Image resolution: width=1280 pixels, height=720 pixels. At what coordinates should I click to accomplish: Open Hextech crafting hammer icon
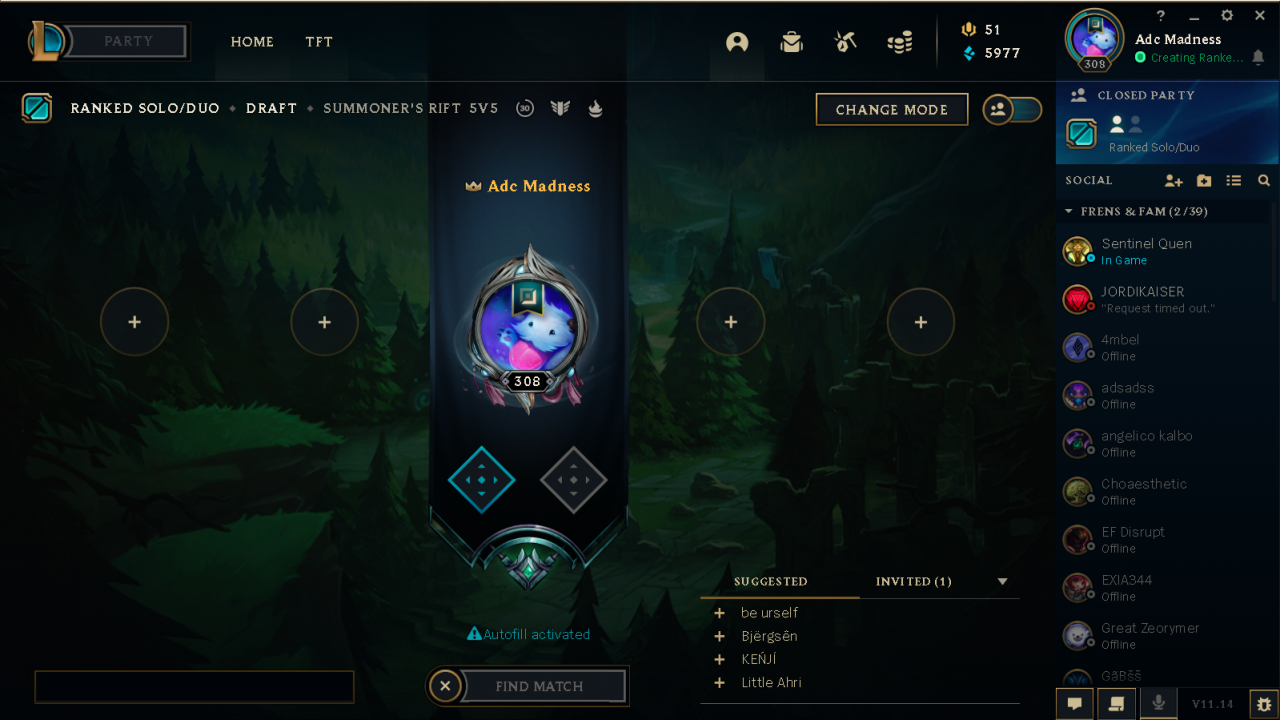coord(845,43)
